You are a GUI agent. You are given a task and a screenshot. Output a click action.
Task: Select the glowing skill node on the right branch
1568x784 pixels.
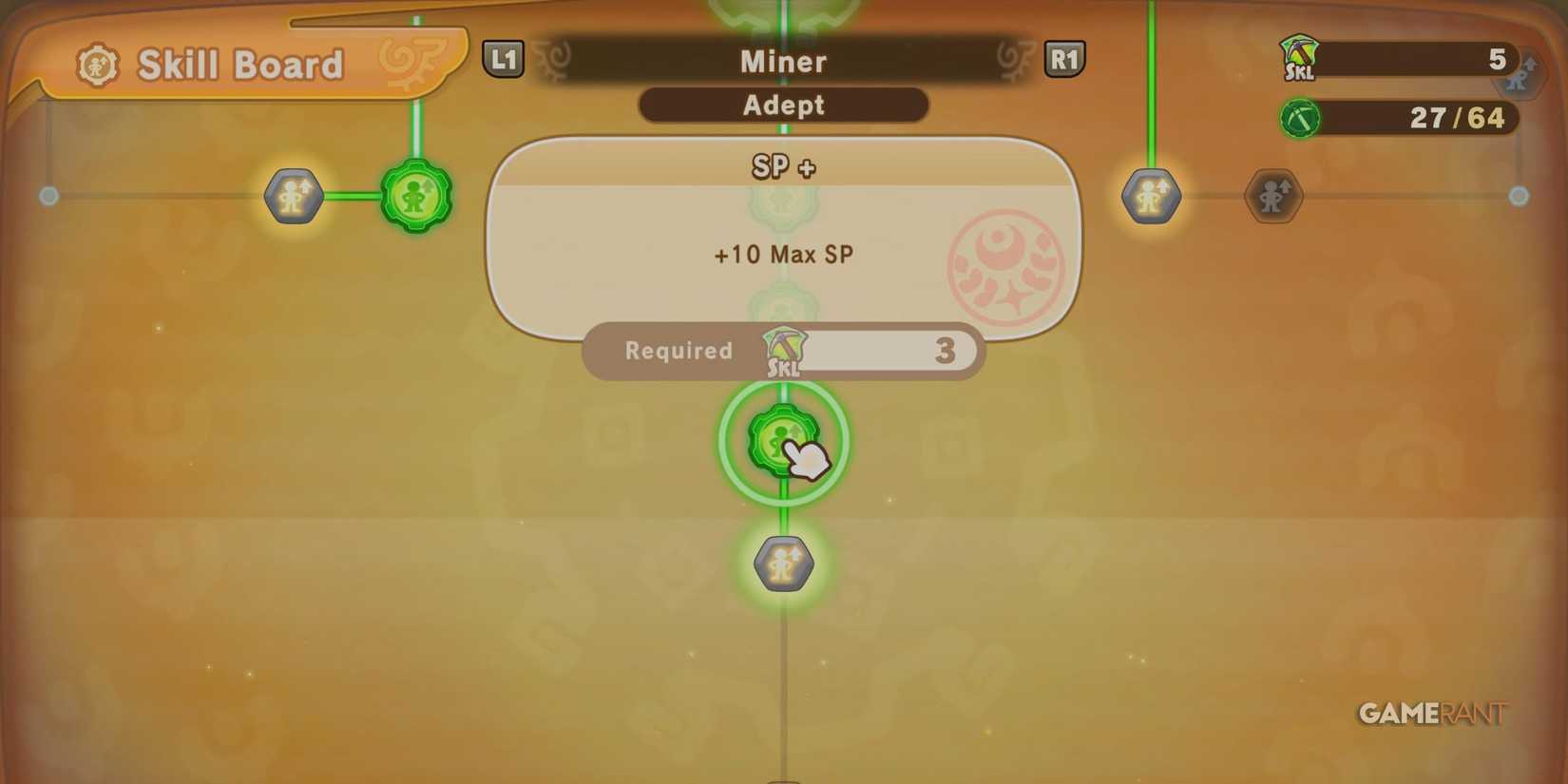pyautogui.click(x=1151, y=197)
